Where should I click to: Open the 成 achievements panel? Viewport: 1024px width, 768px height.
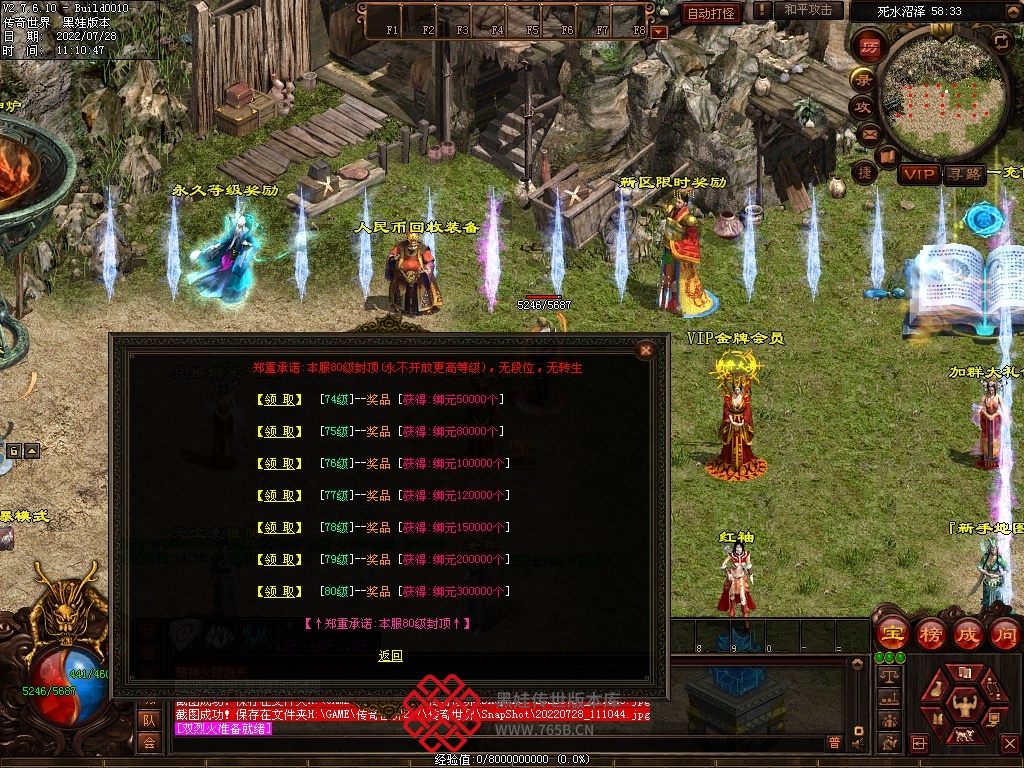[969, 633]
